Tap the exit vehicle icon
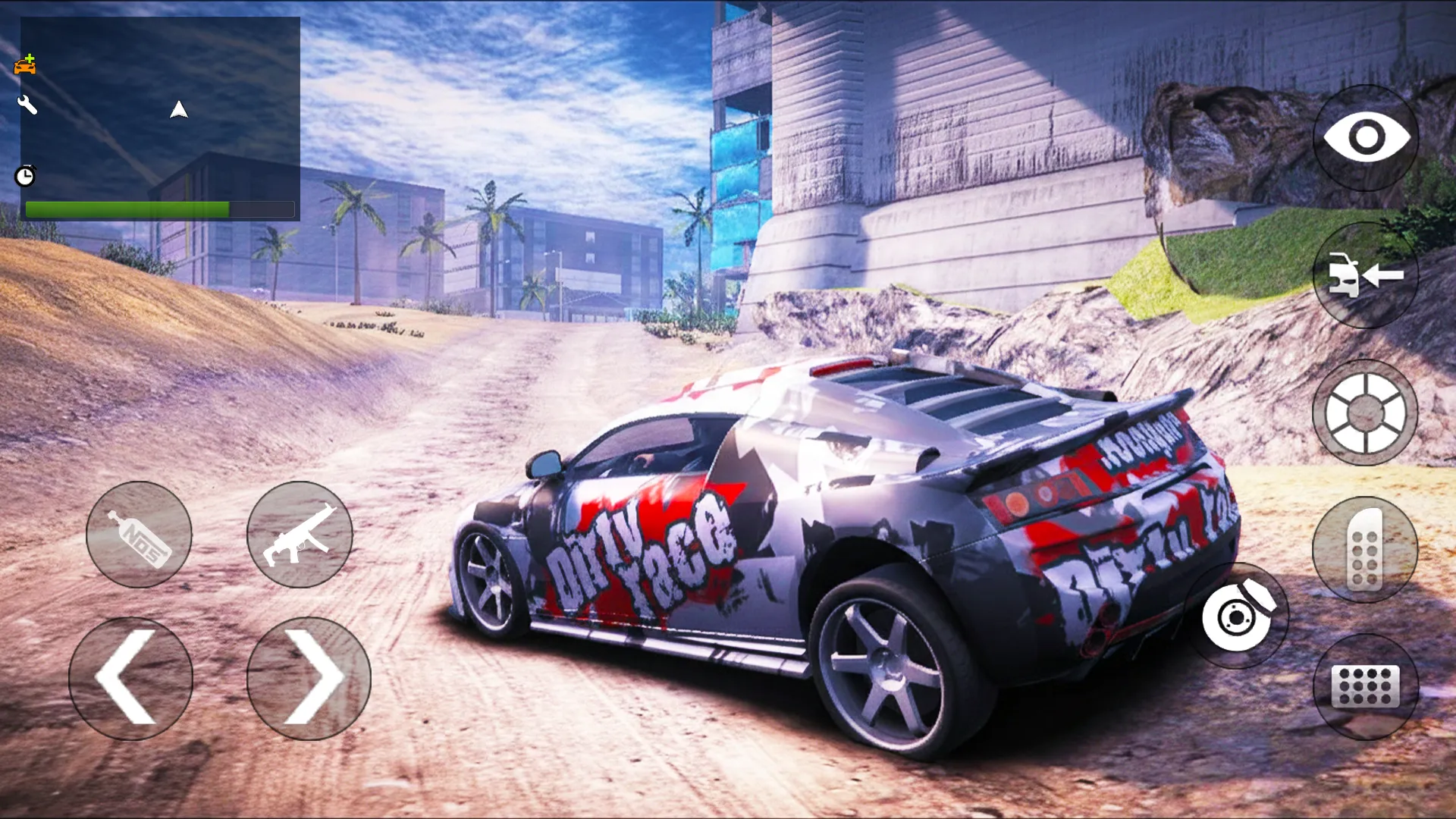 1365,277
